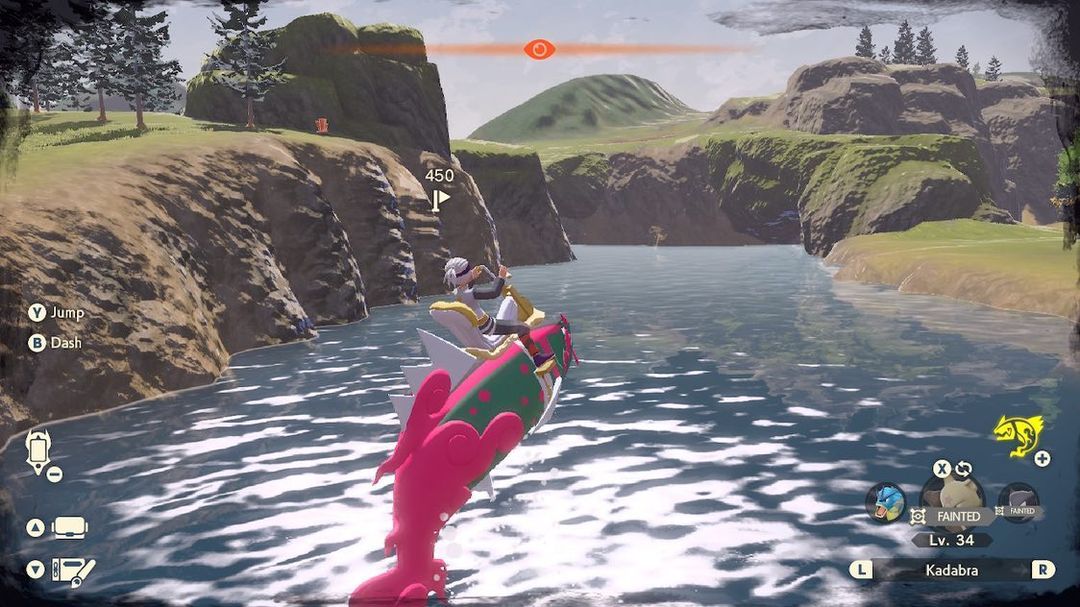Choose the Gyarados party slot
This screenshot has height=607, width=1080.
point(886,501)
